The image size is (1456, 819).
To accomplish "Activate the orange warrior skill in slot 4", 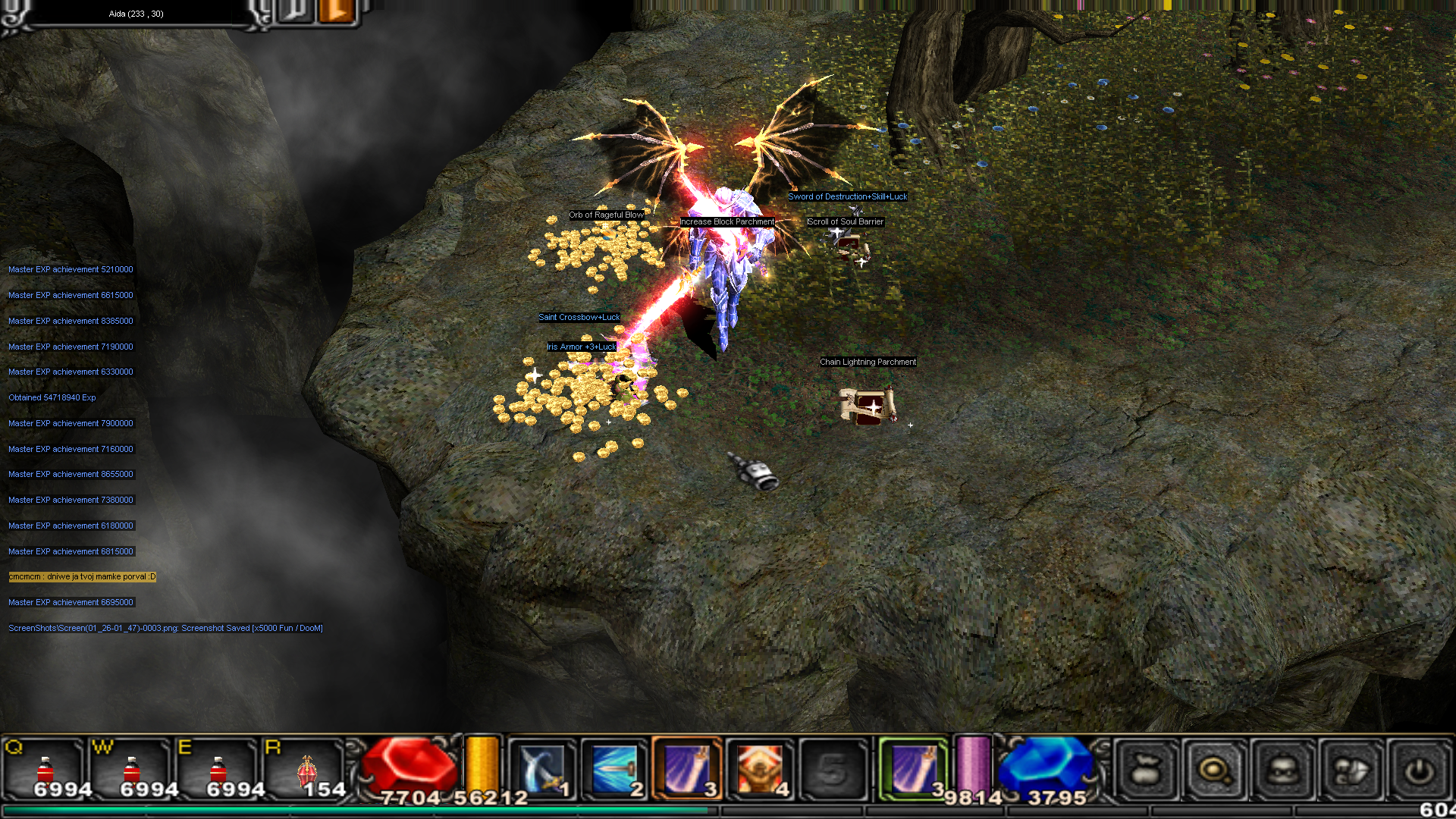I will point(760,769).
